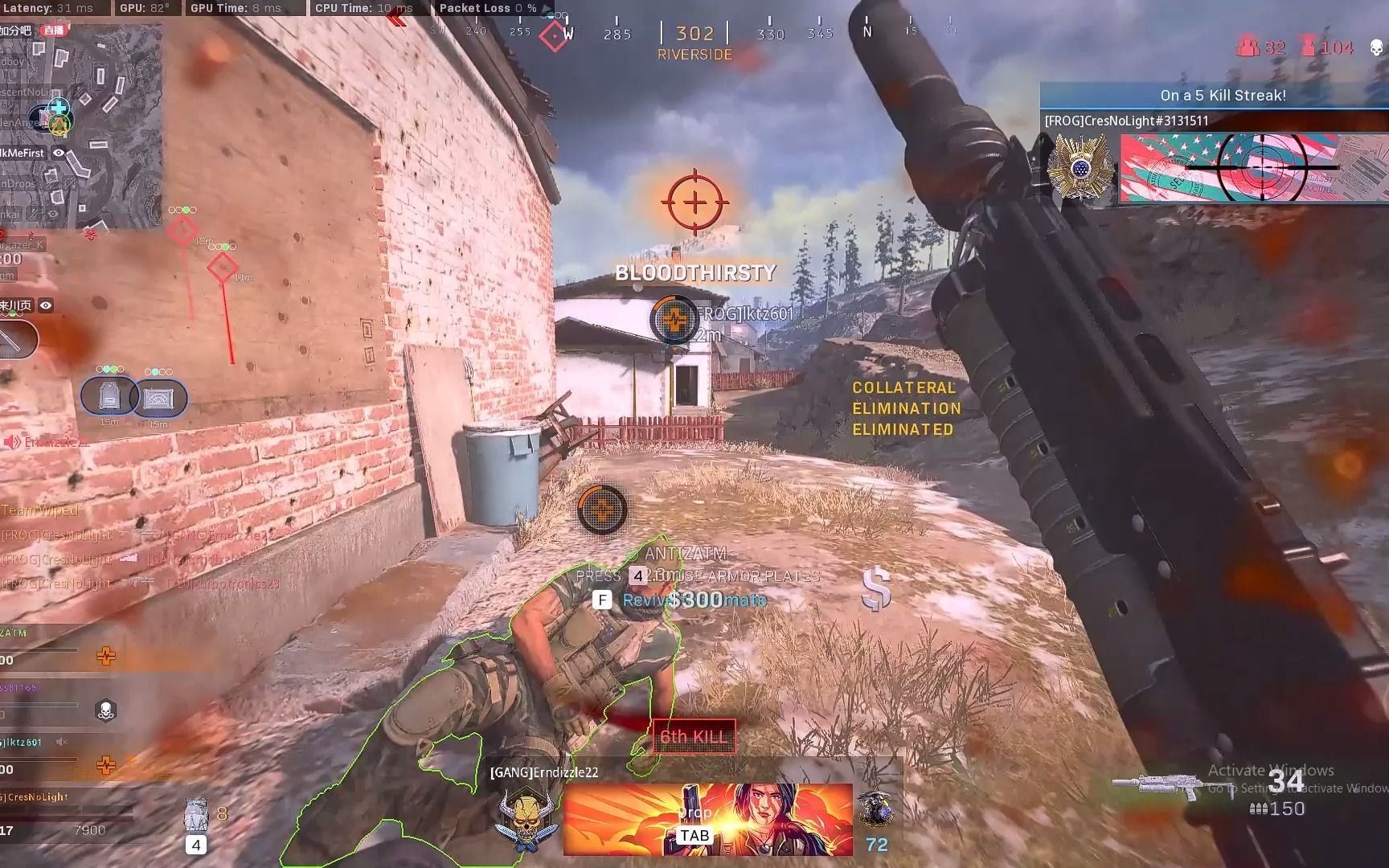This screenshot has width=1389, height=868.
Task: Click the red crosshair objective marker
Action: [695, 202]
